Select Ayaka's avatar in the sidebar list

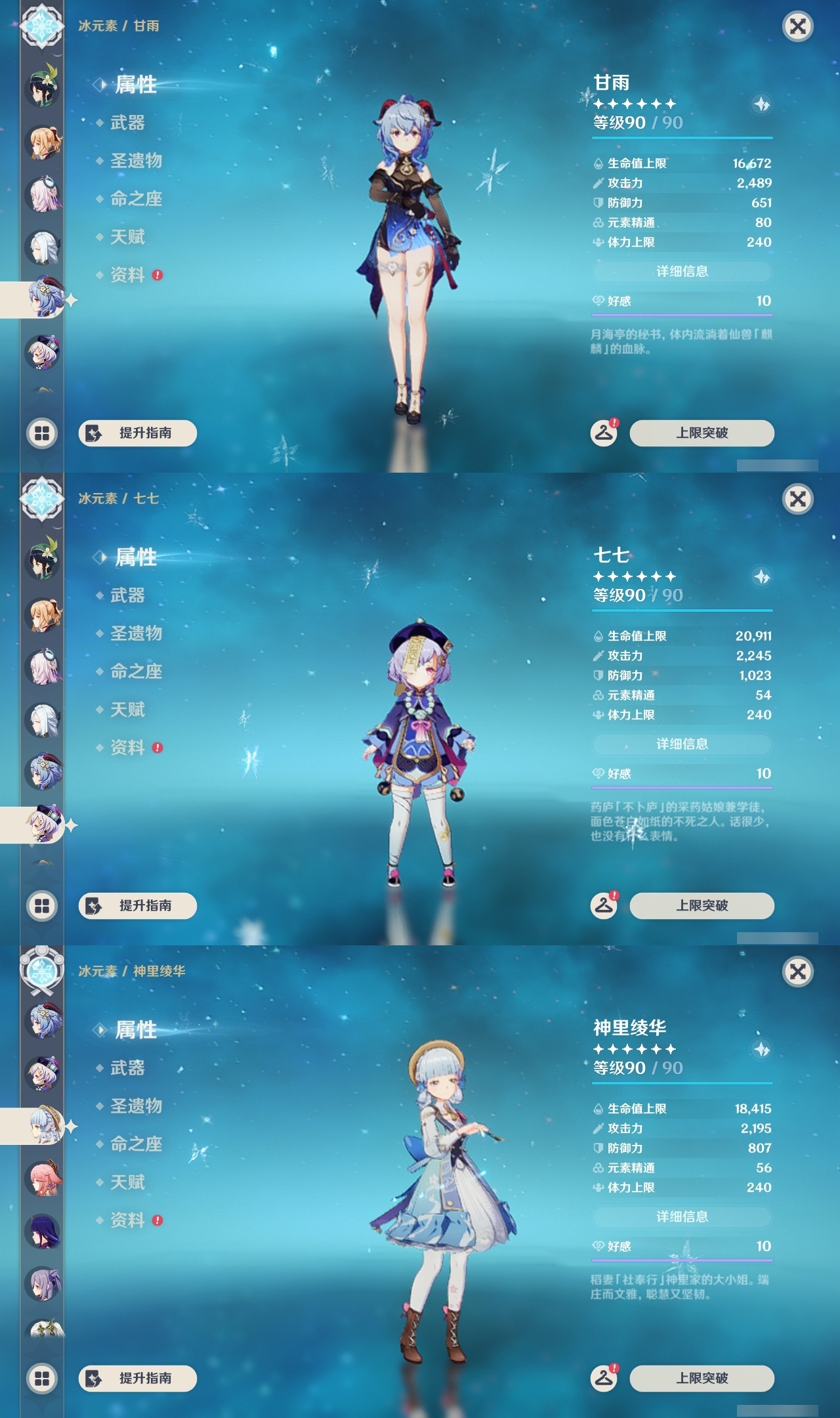[x=43, y=1125]
